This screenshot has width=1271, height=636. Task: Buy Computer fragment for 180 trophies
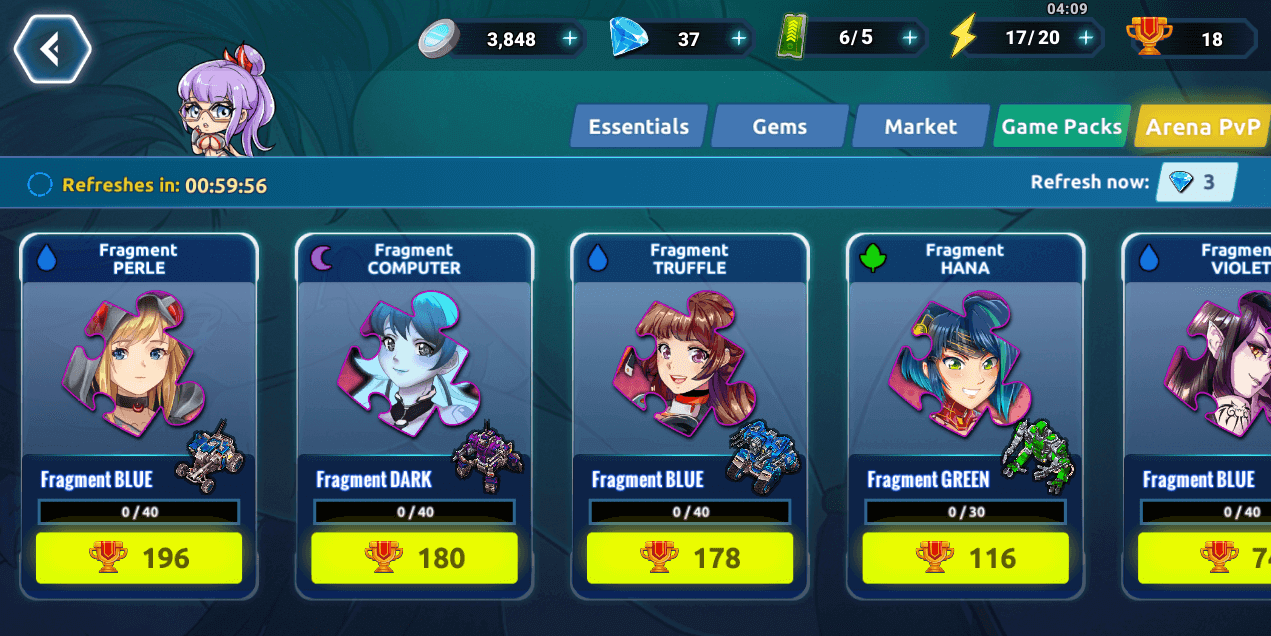pos(414,558)
